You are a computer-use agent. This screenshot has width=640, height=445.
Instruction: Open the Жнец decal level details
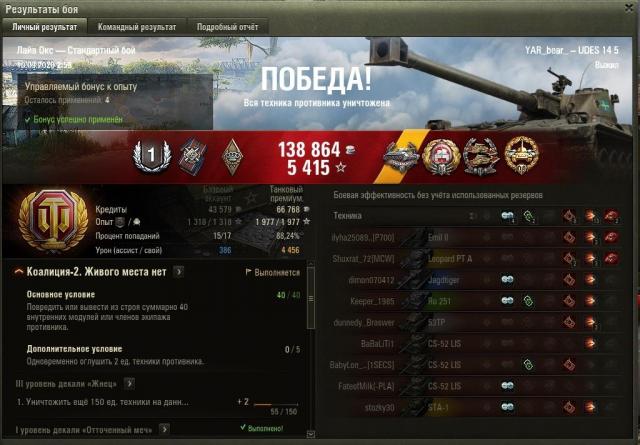130,382
